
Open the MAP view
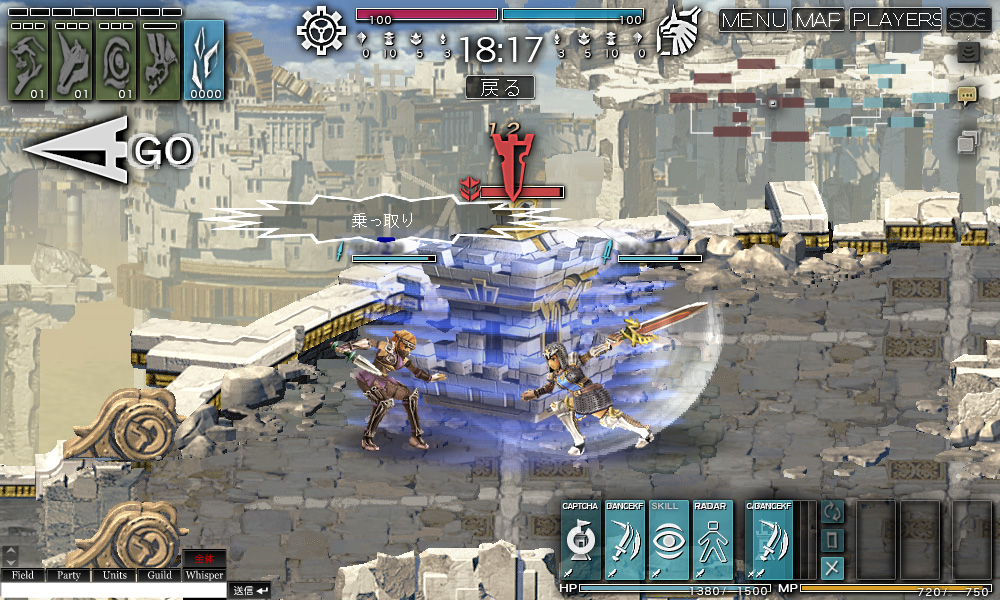818,20
